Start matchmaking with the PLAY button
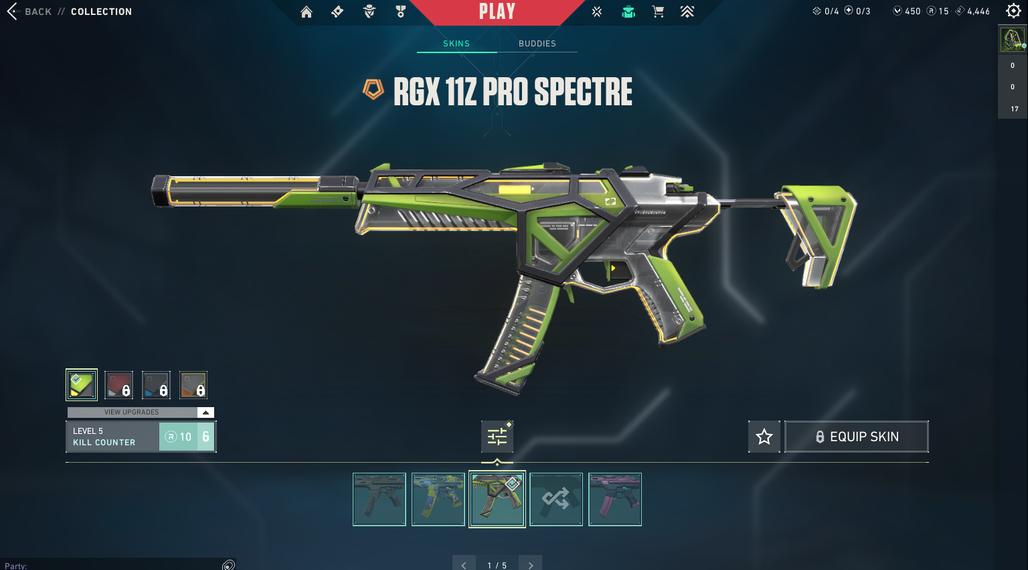1028x570 pixels. (x=497, y=12)
